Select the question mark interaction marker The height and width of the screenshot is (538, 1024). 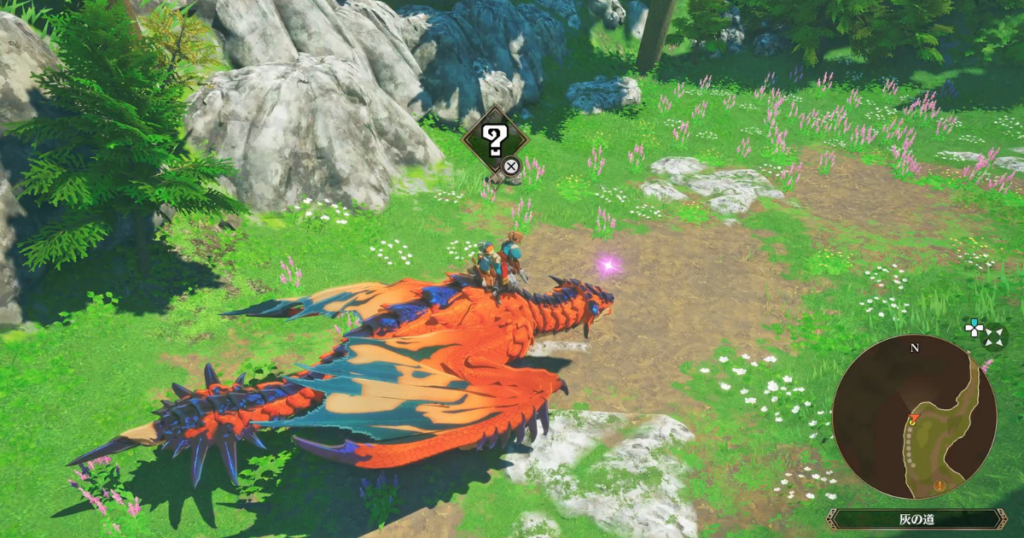coord(494,140)
